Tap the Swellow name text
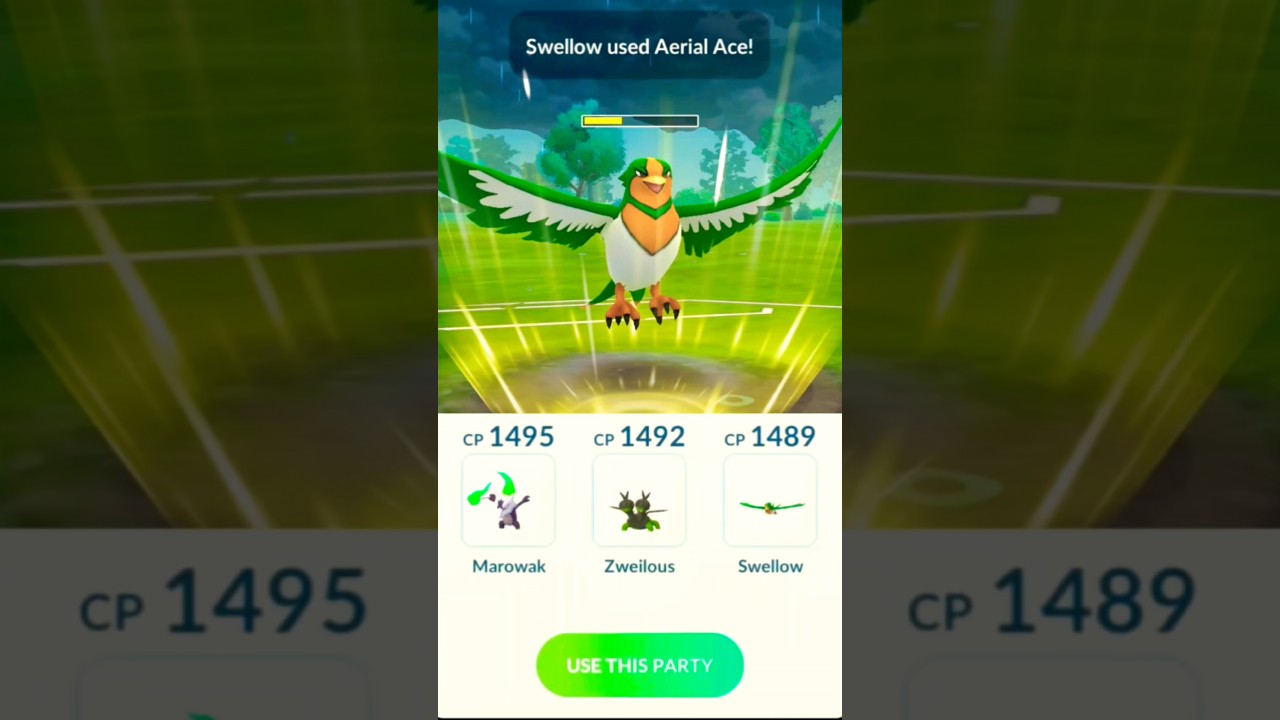This screenshot has height=720, width=1280. [770, 566]
